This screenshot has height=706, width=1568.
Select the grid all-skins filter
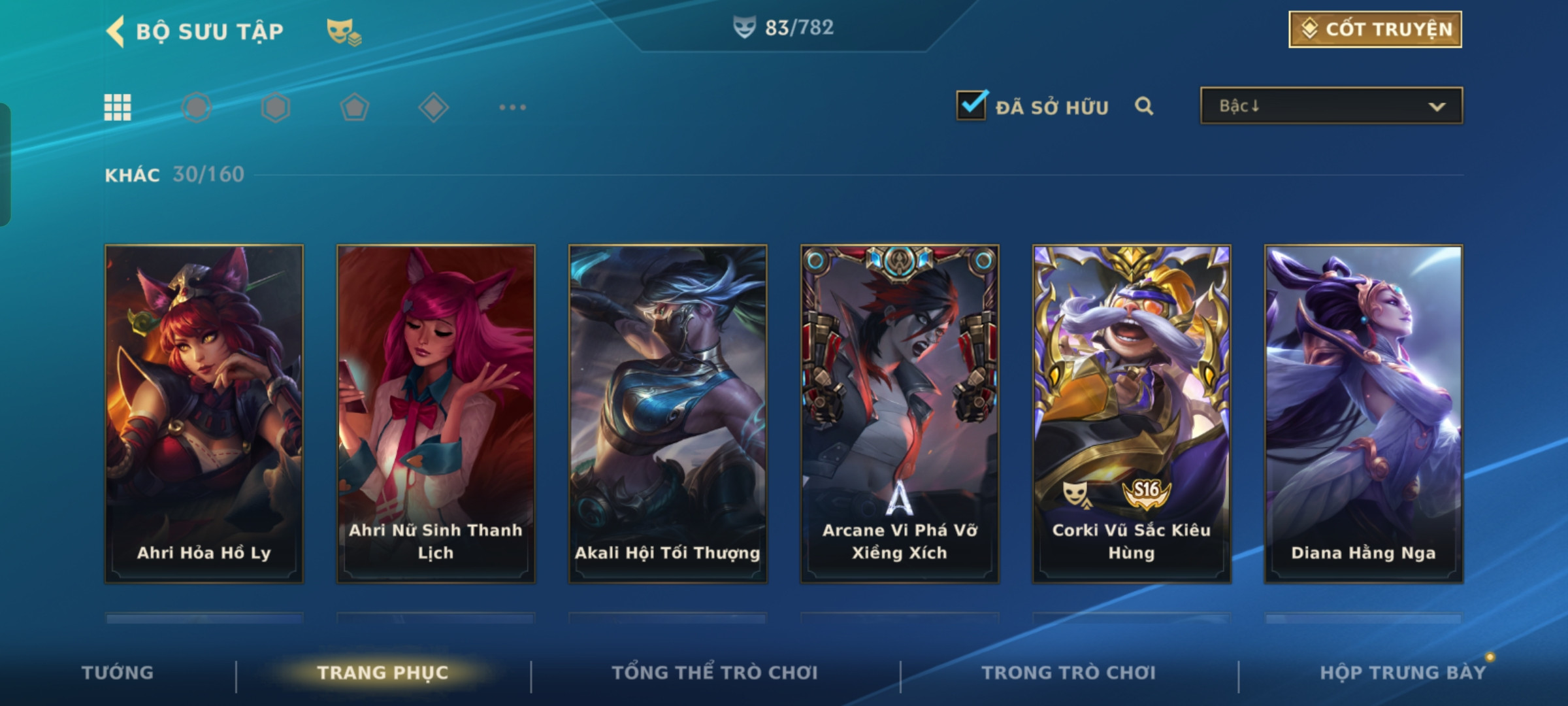click(118, 107)
